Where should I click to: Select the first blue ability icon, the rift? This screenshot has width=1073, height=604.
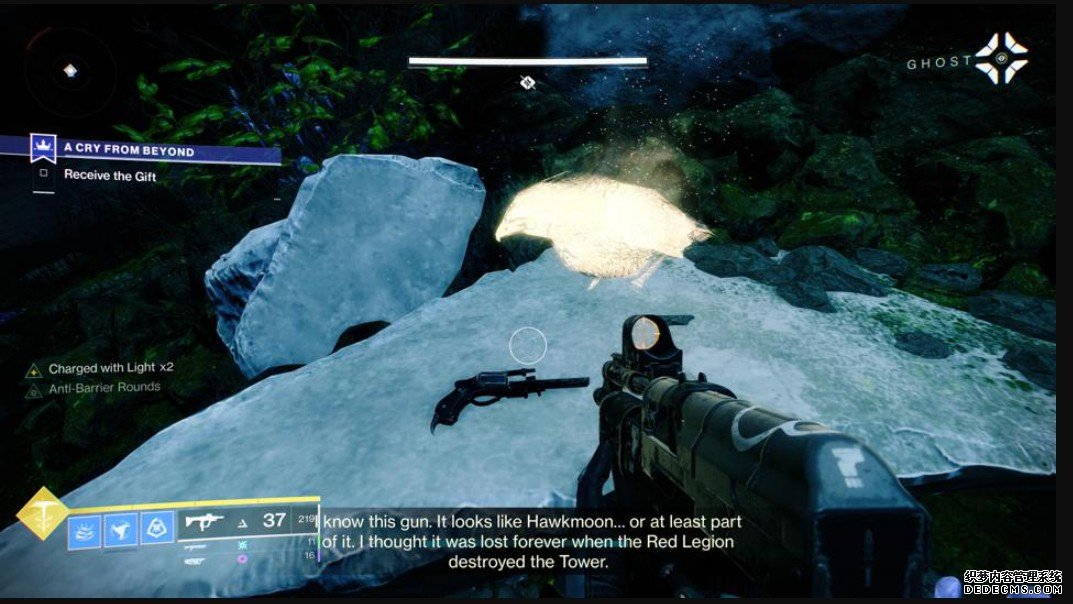(x=83, y=529)
